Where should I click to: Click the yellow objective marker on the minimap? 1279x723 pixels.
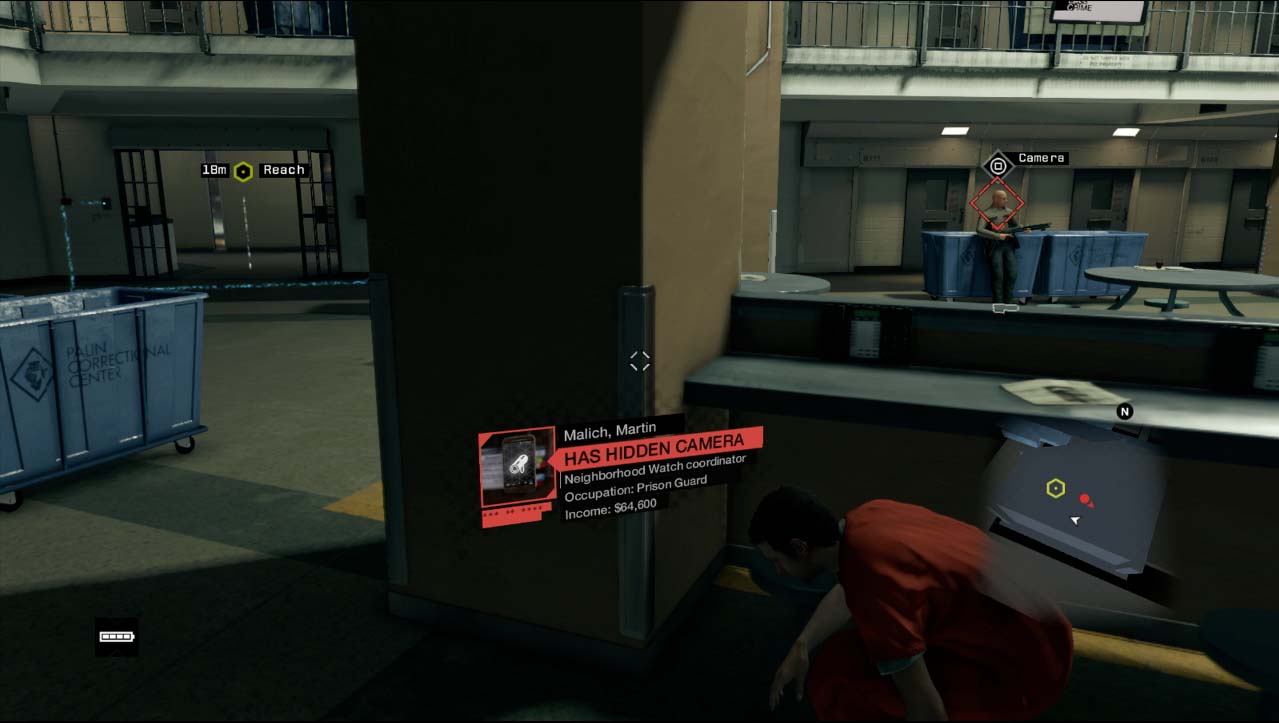[x=1055, y=488]
